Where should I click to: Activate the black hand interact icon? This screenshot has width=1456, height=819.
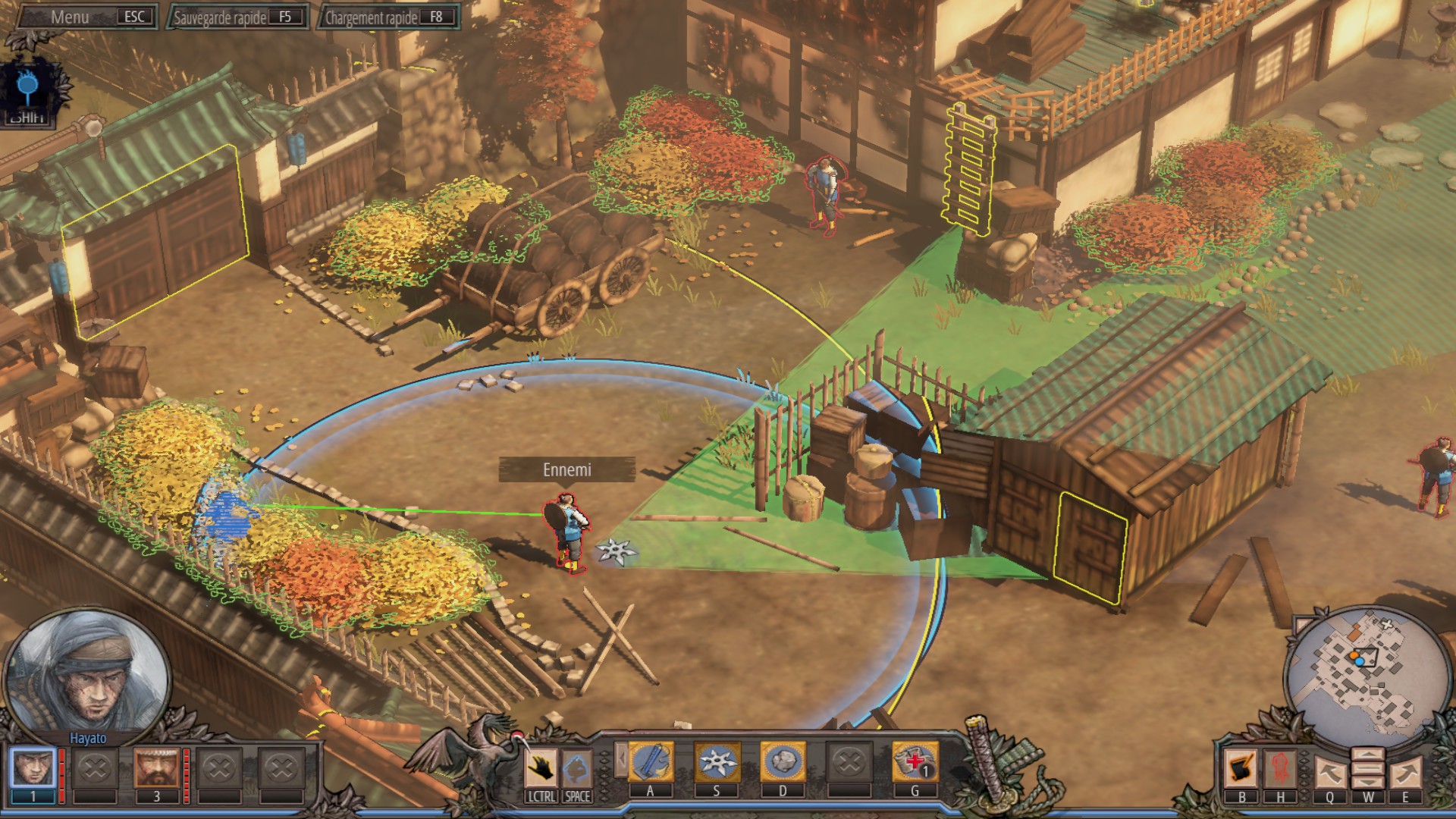pyautogui.click(x=541, y=769)
